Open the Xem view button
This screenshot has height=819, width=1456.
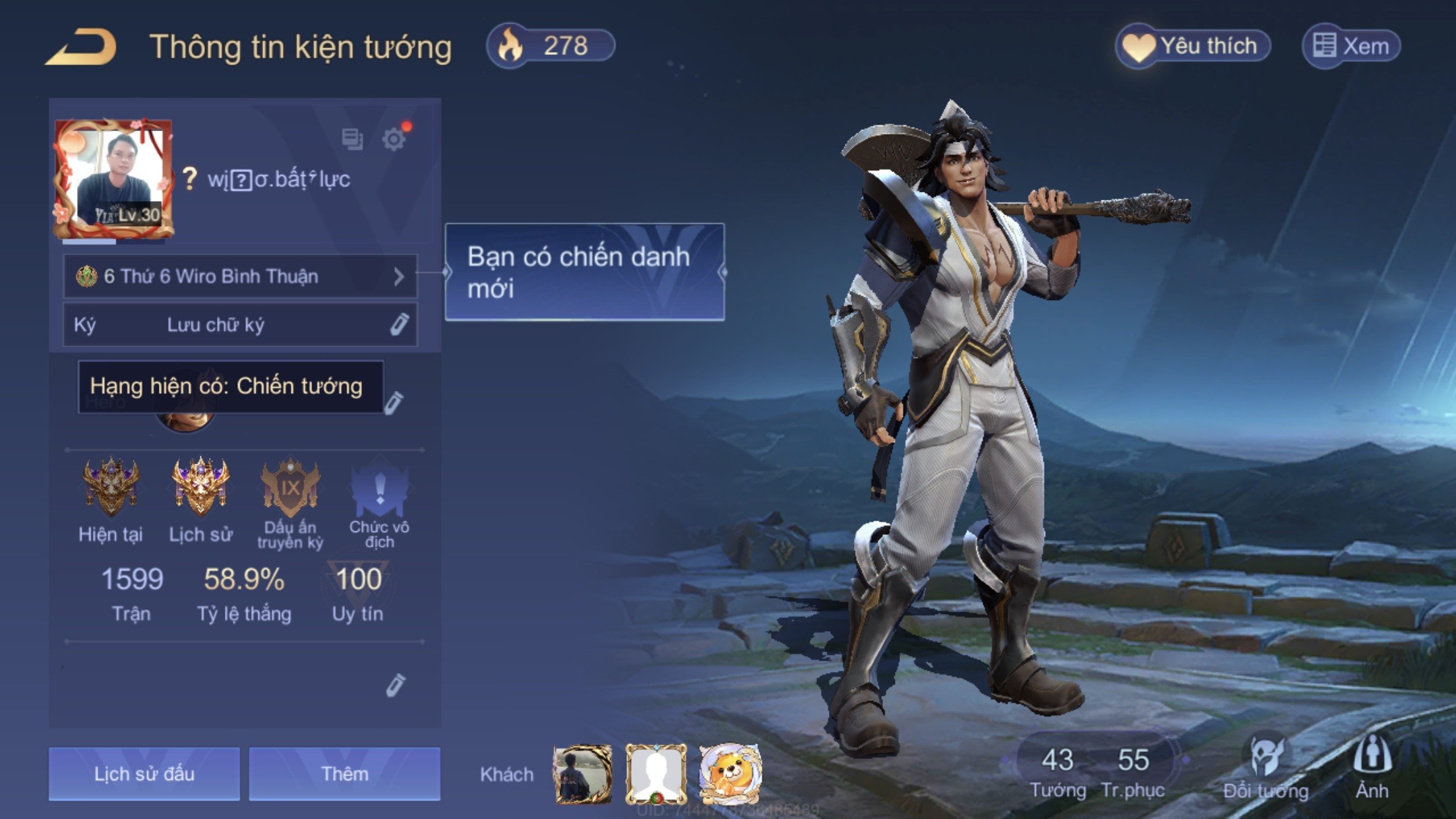(x=1351, y=46)
